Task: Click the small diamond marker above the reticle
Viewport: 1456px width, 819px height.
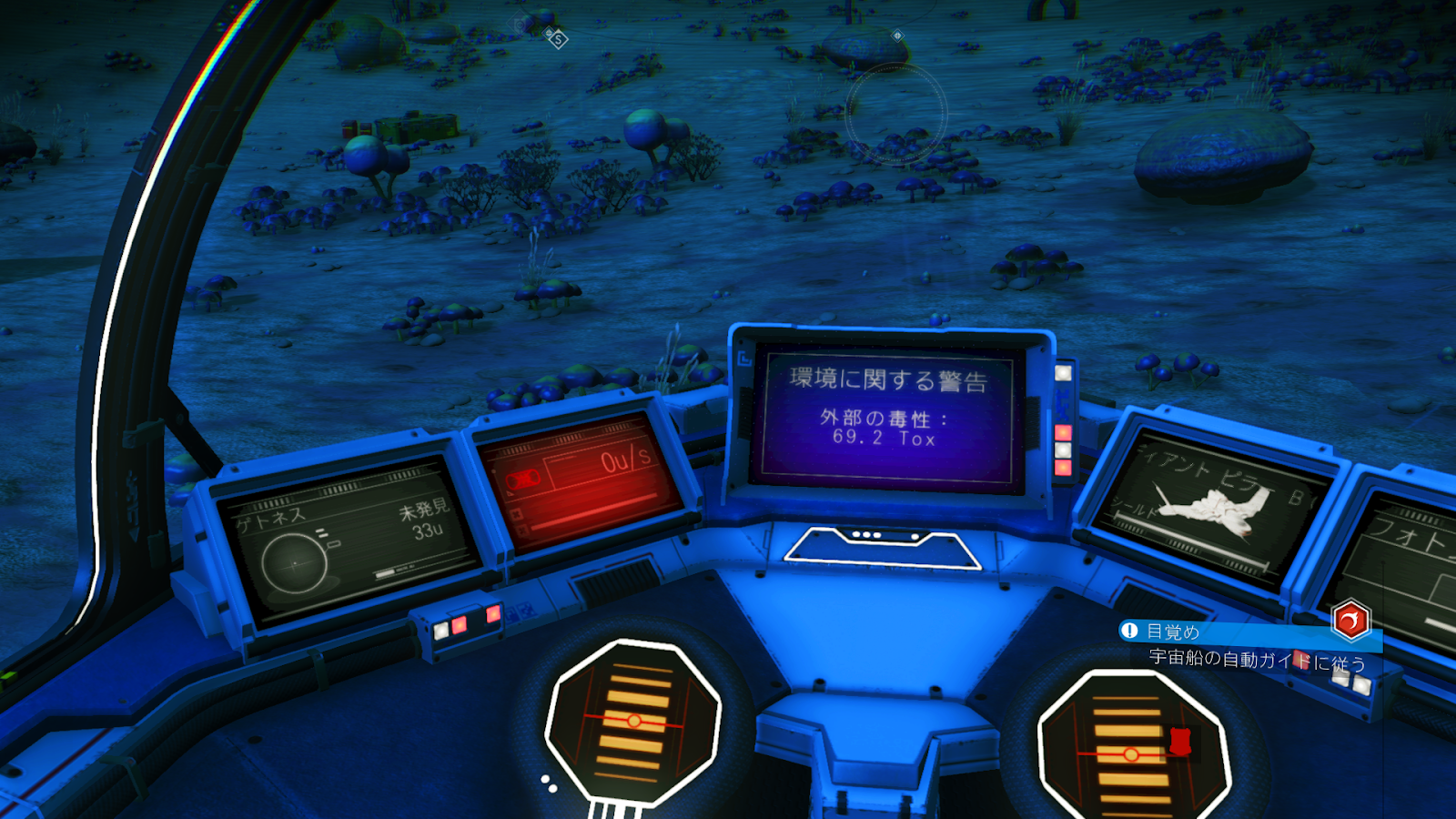Action: pos(897,35)
